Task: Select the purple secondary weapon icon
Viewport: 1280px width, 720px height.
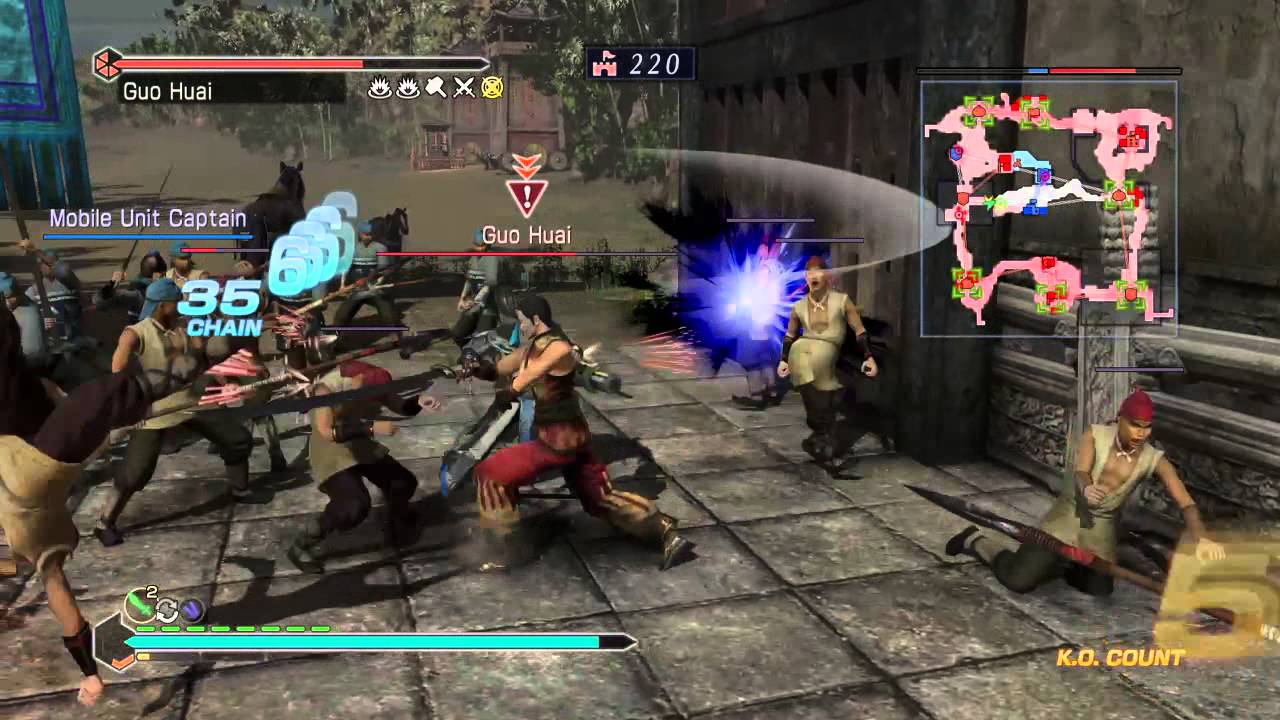Action: [192, 609]
